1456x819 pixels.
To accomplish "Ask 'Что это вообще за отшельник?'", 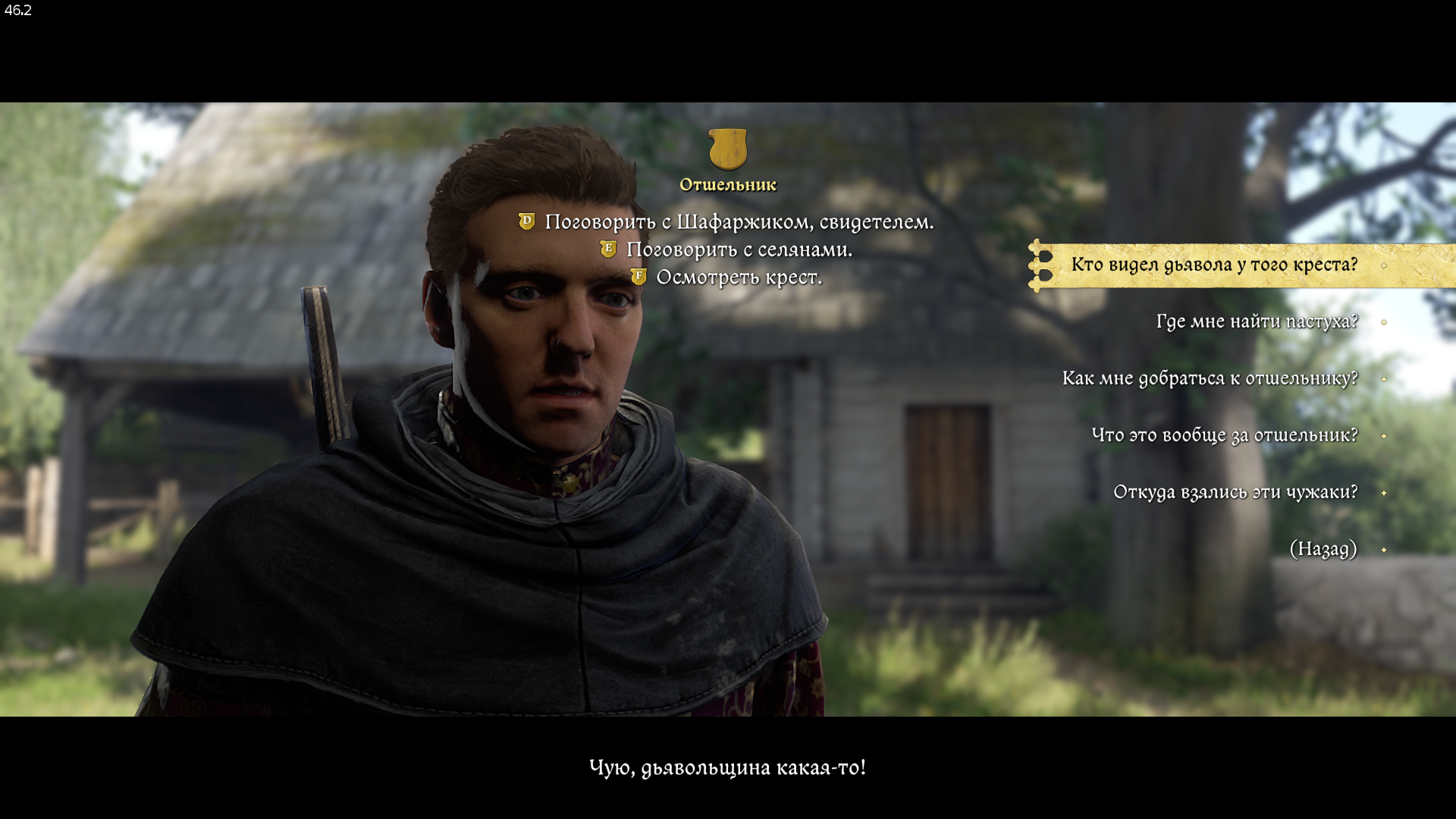I will click(x=1224, y=435).
